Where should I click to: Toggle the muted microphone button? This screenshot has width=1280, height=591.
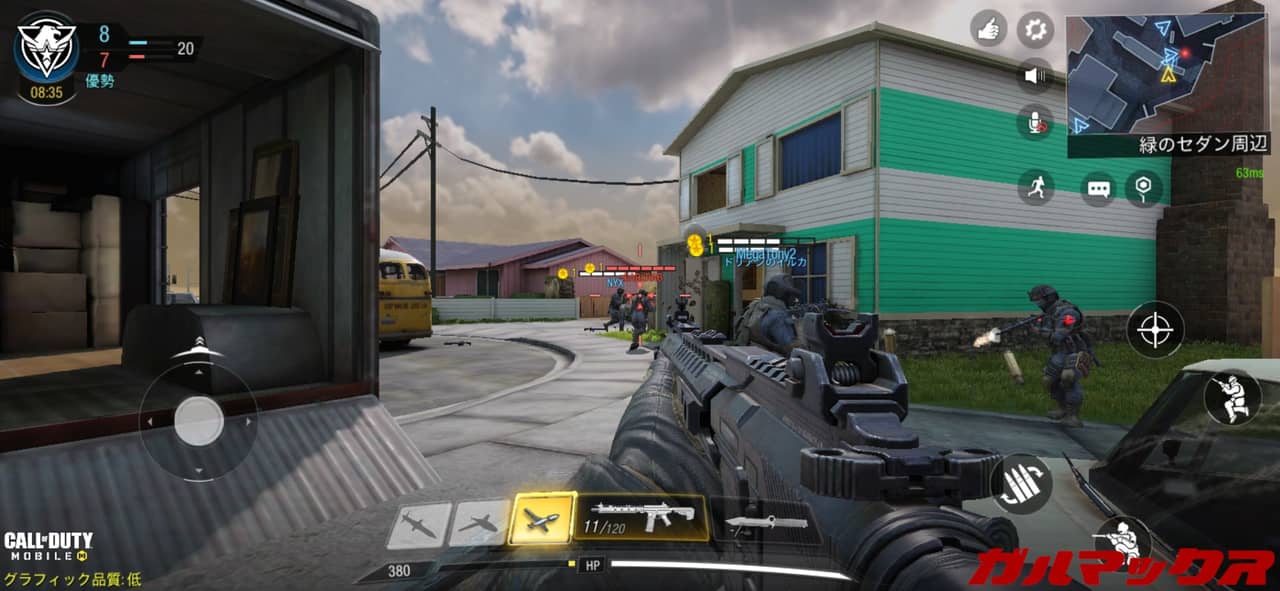click(1036, 123)
